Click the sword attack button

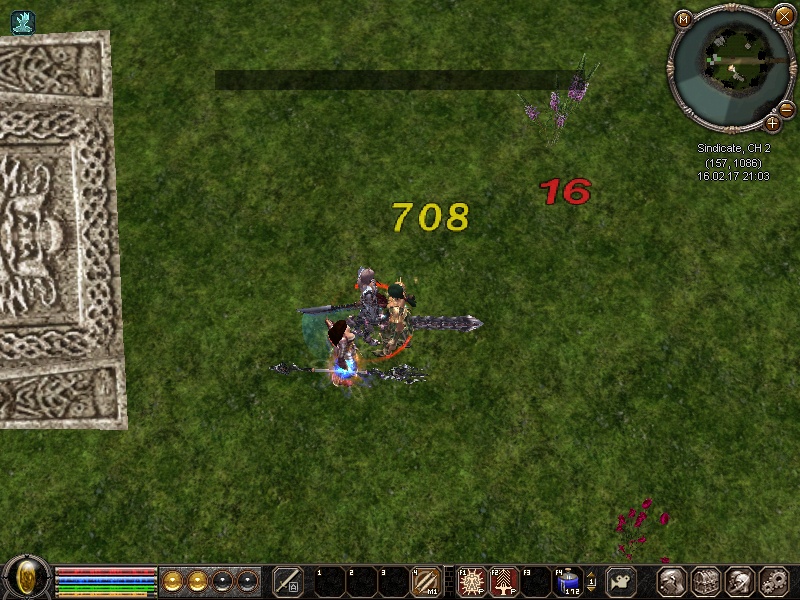point(288,580)
